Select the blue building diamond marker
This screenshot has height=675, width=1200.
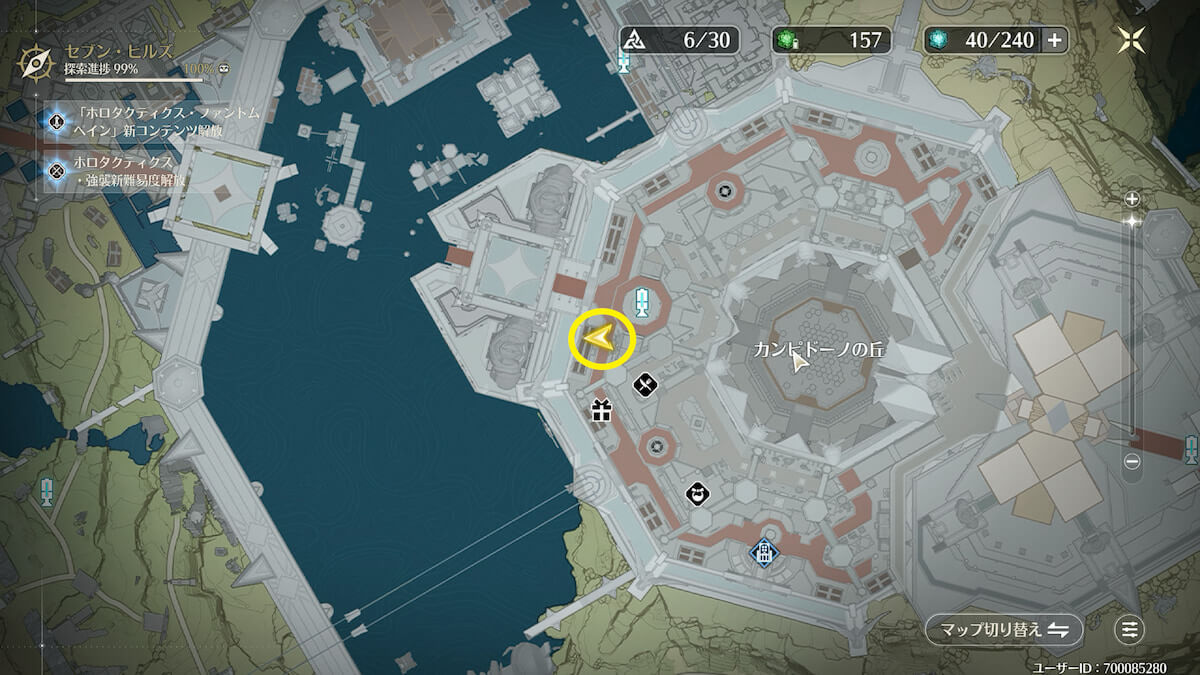pyautogui.click(x=764, y=553)
